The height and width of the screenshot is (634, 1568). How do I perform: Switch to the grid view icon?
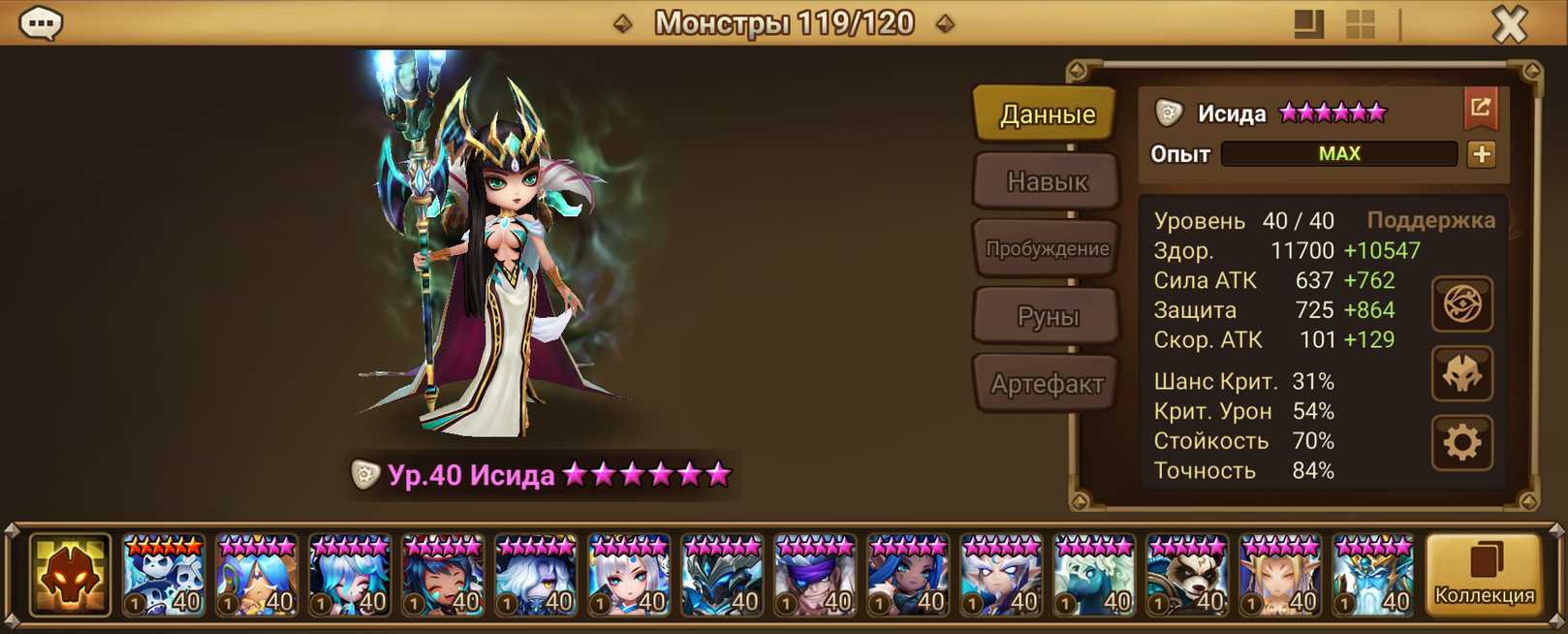[x=1361, y=24]
